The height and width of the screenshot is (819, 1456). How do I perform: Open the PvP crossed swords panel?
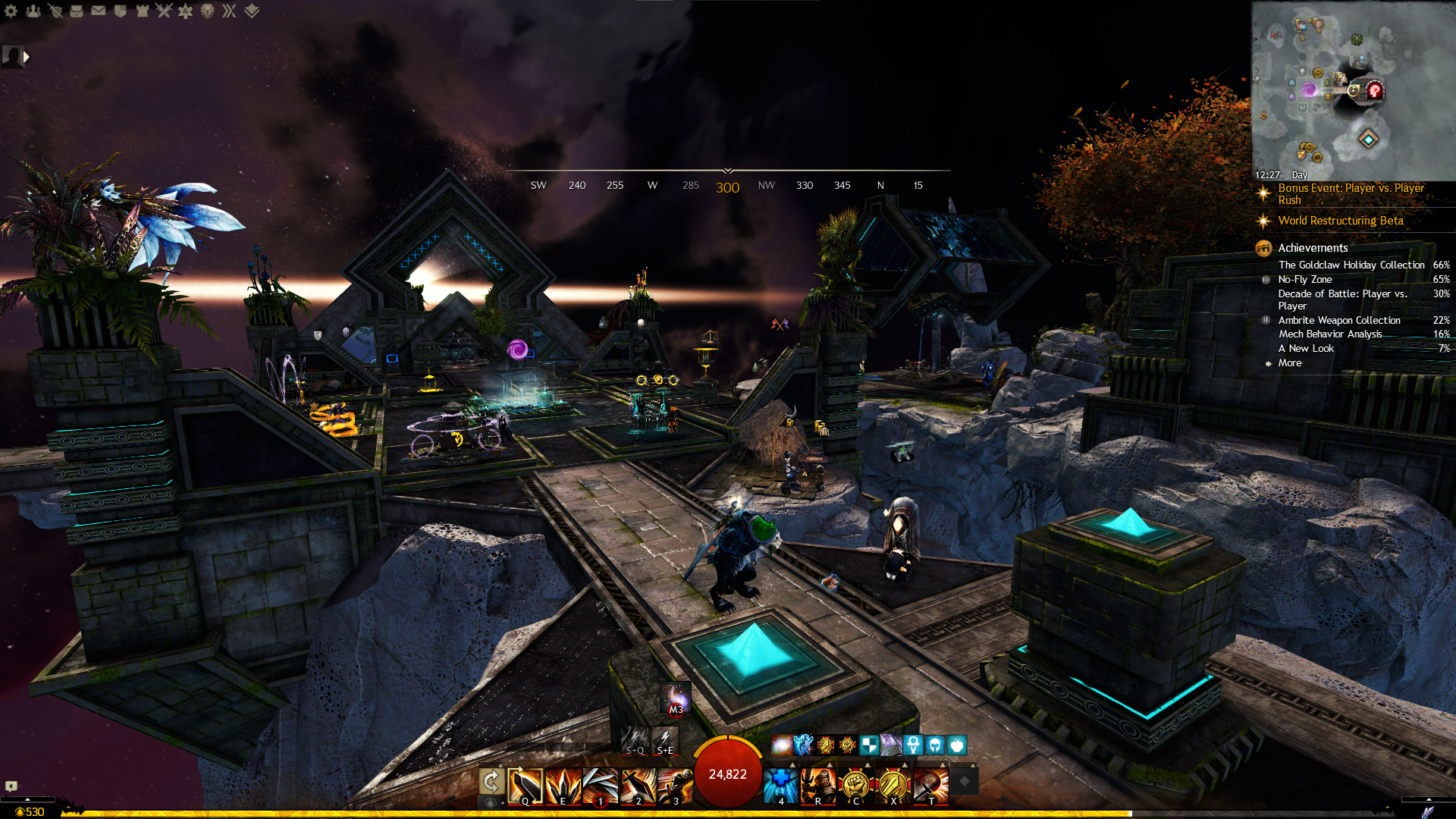tap(164, 11)
